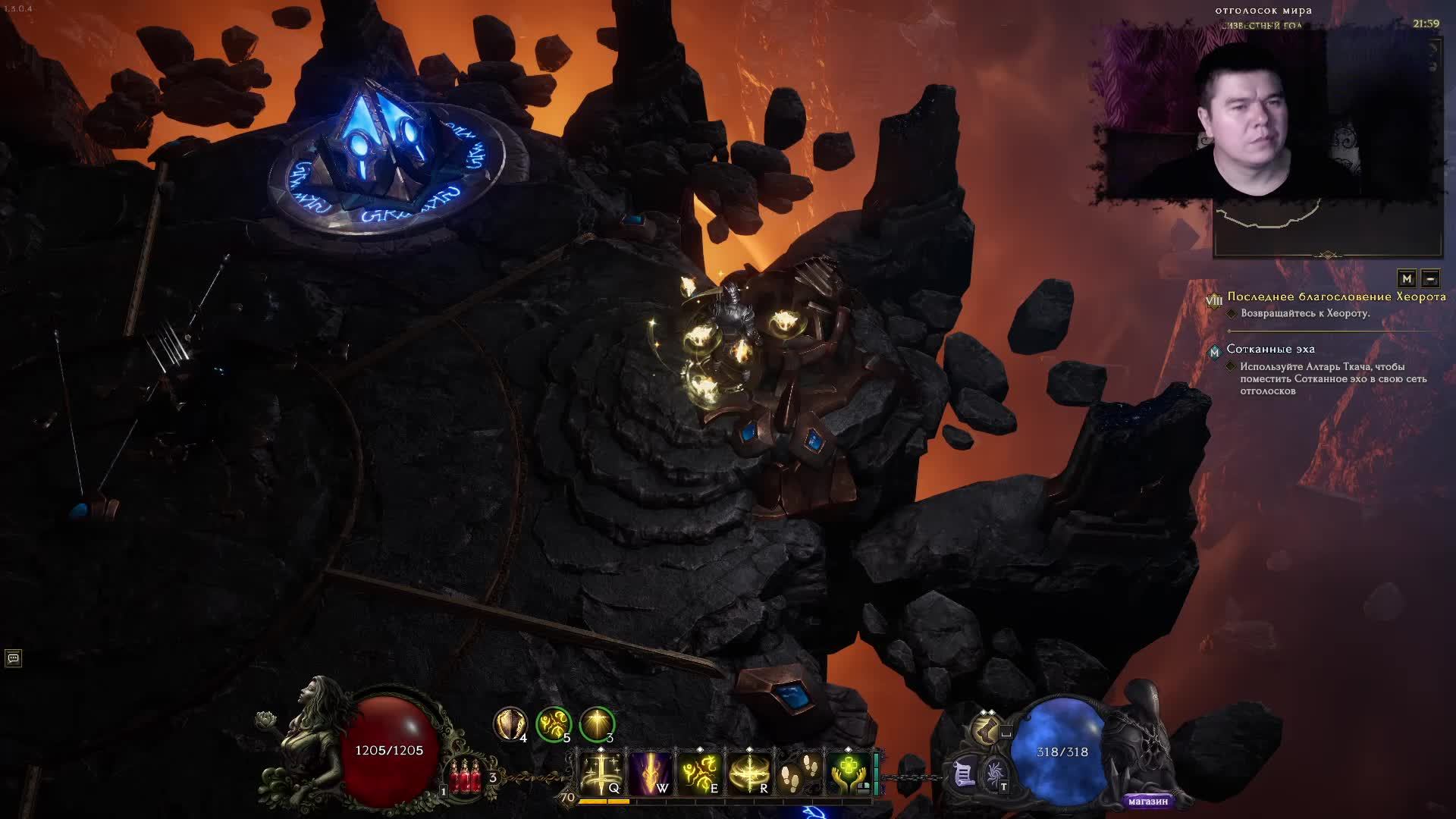
Task: Cast the yellow sigils skill on E
Action: click(699, 773)
